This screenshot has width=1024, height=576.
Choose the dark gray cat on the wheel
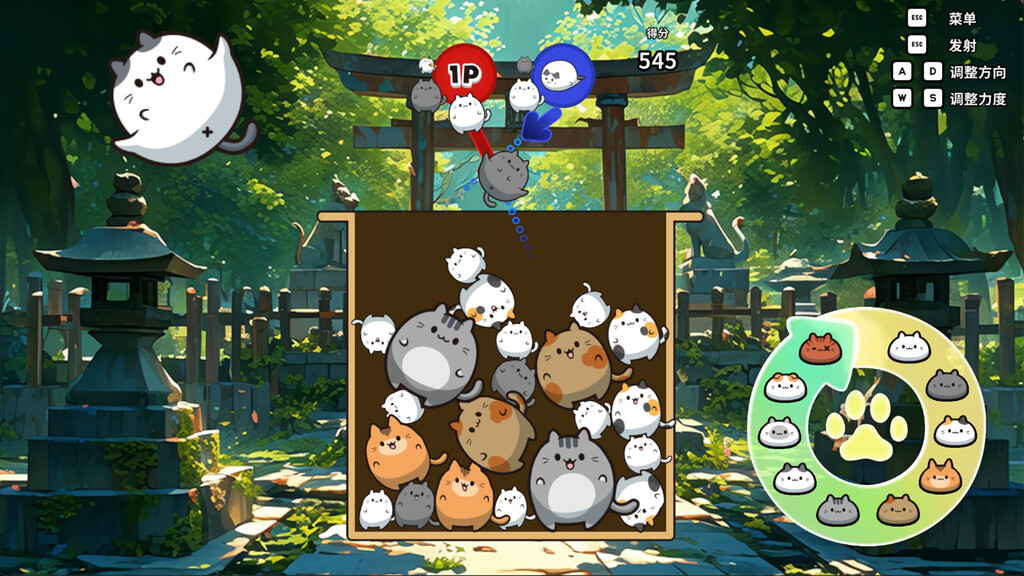coord(946,385)
